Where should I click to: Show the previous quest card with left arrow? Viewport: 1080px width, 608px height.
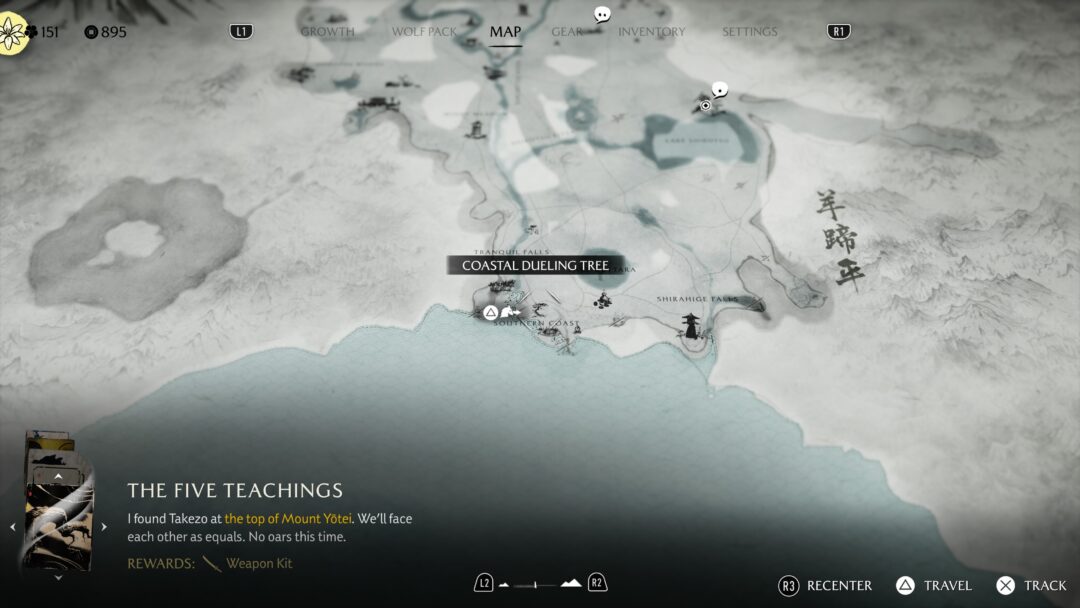[13, 527]
